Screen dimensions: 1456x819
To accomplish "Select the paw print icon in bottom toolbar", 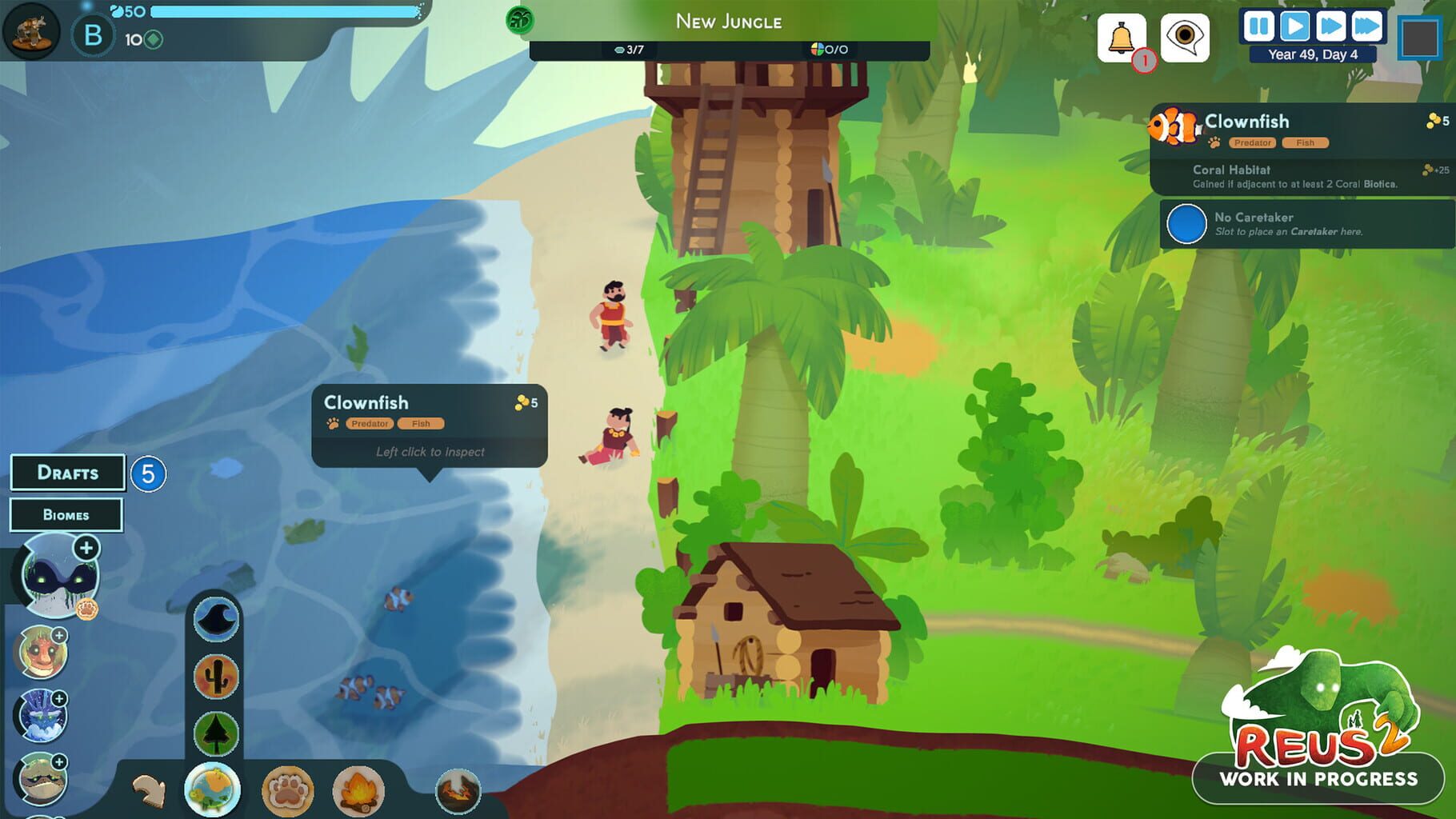I will point(287,790).
